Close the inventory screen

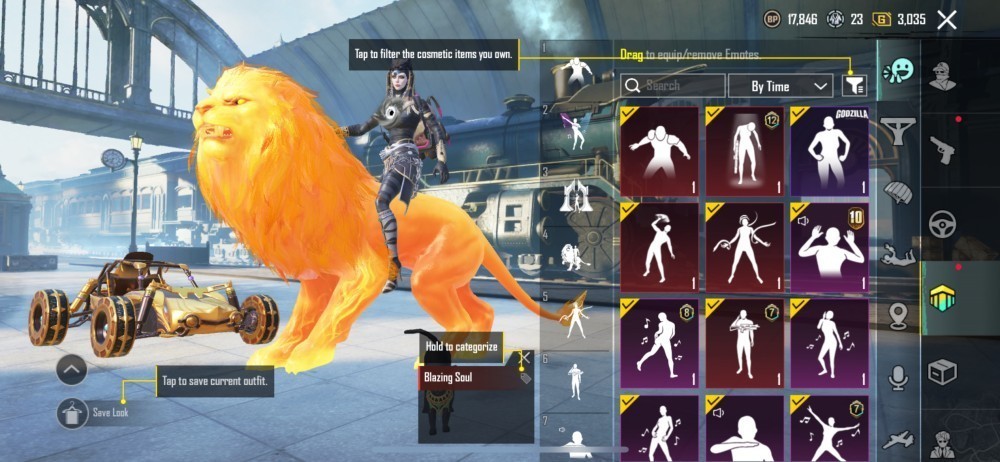[947, 19]
